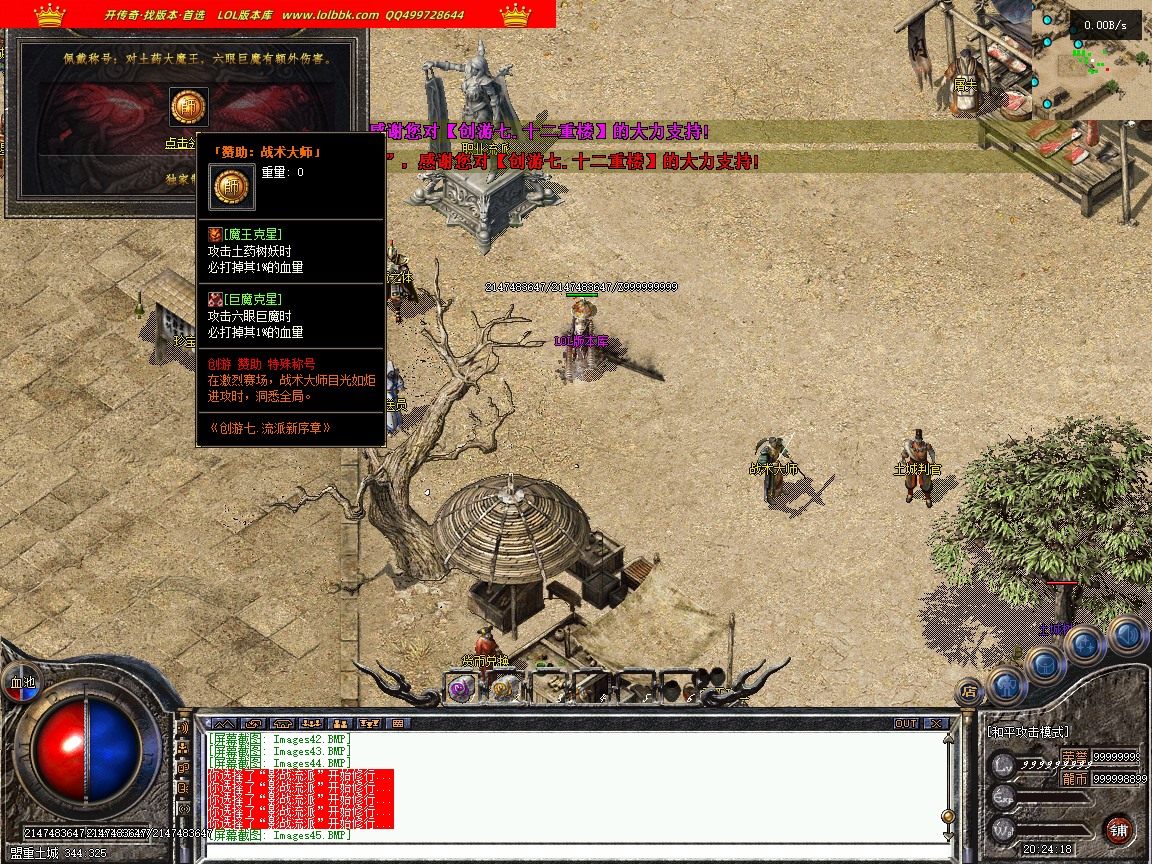Screen dimensions: 1152x864
Task: Open the bag inventory round button
Action: tap(1047, 664)
